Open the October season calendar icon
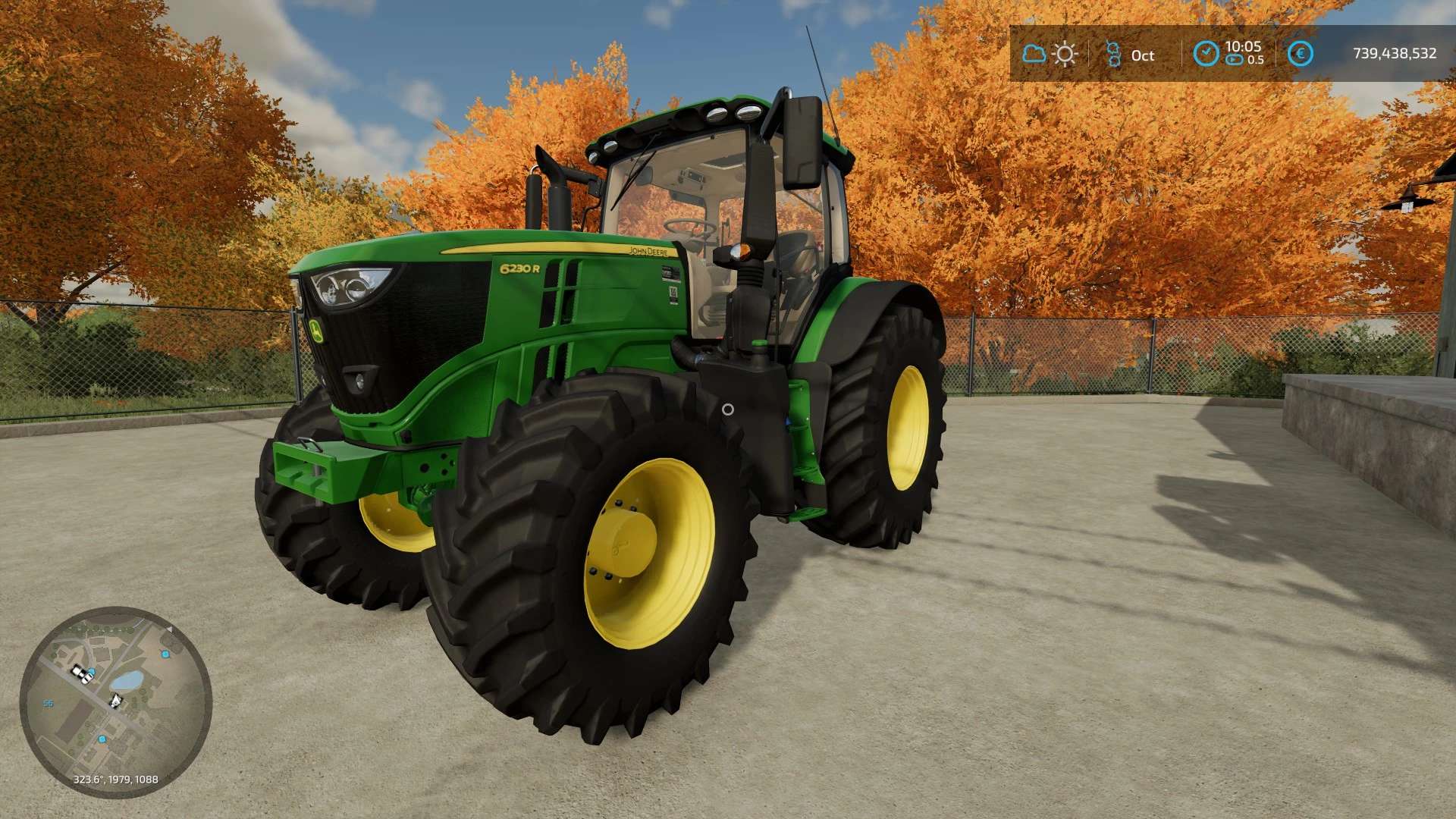The width and height of the screenshot is (1456, 819). pyautogui.click(x=1113, y=54)
